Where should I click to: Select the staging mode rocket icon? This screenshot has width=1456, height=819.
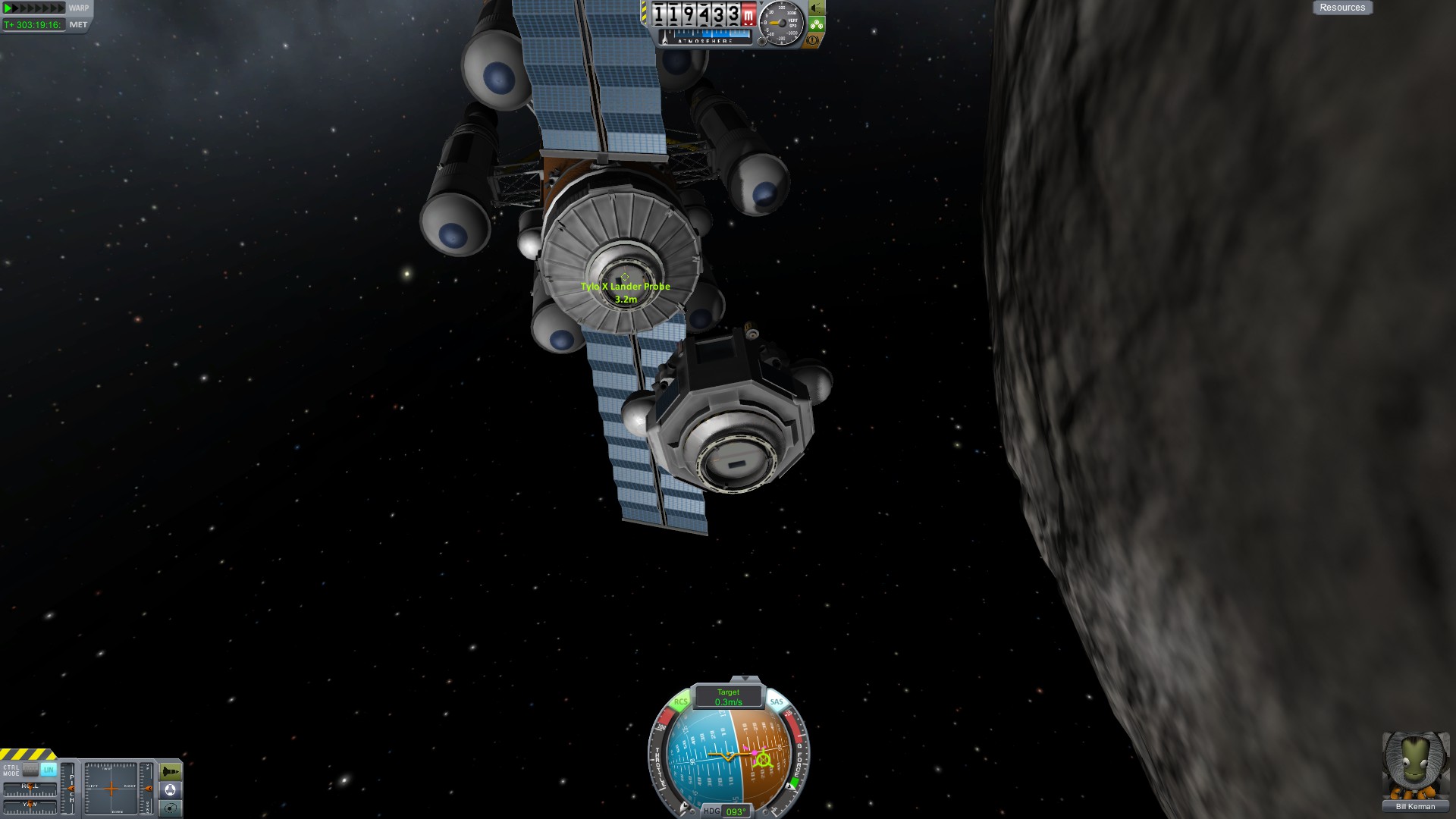171,772
